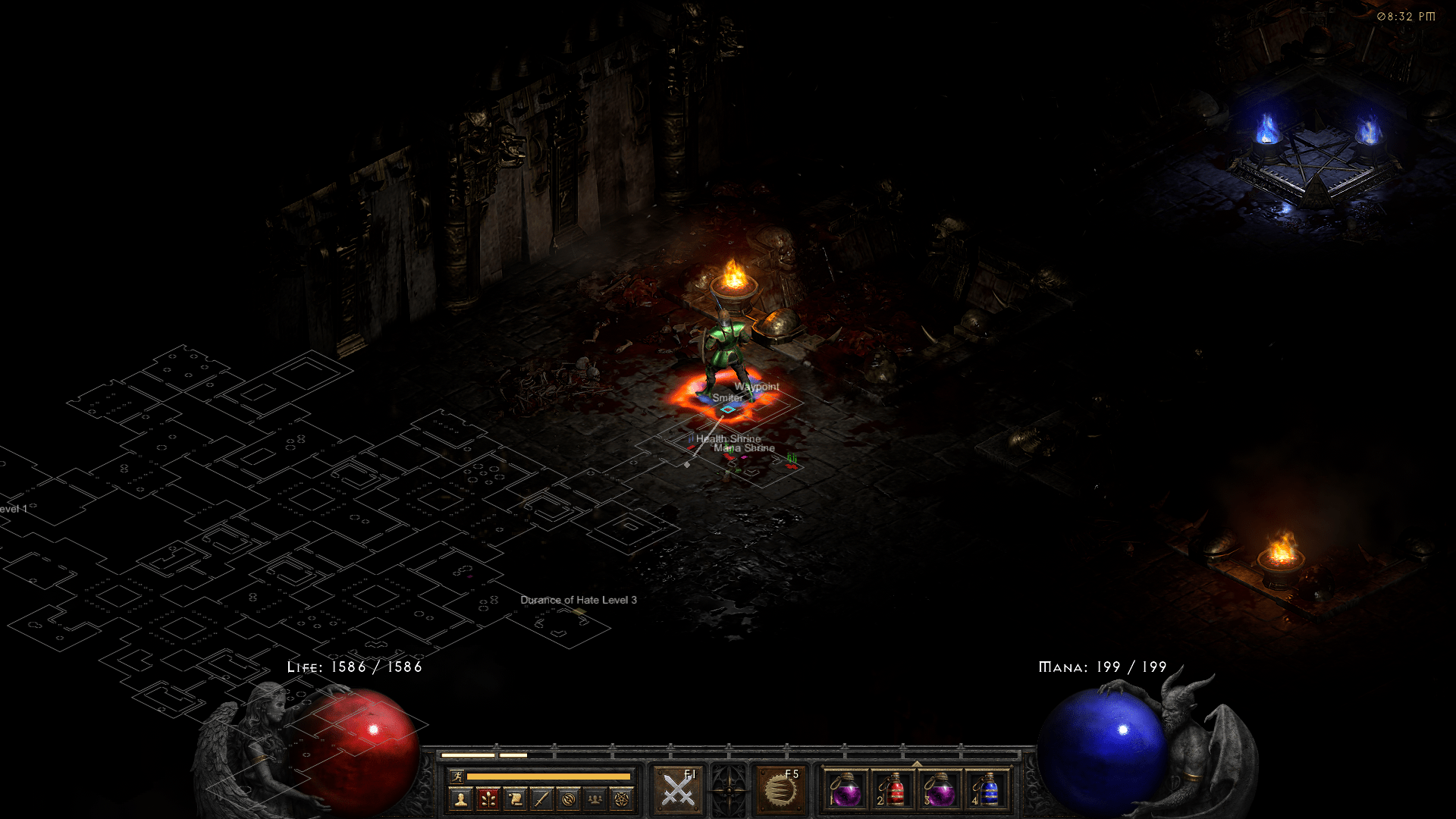Screen dimensions: 1456x819
Task: Open the quest log scroll icon
Action: click(515, 799)
